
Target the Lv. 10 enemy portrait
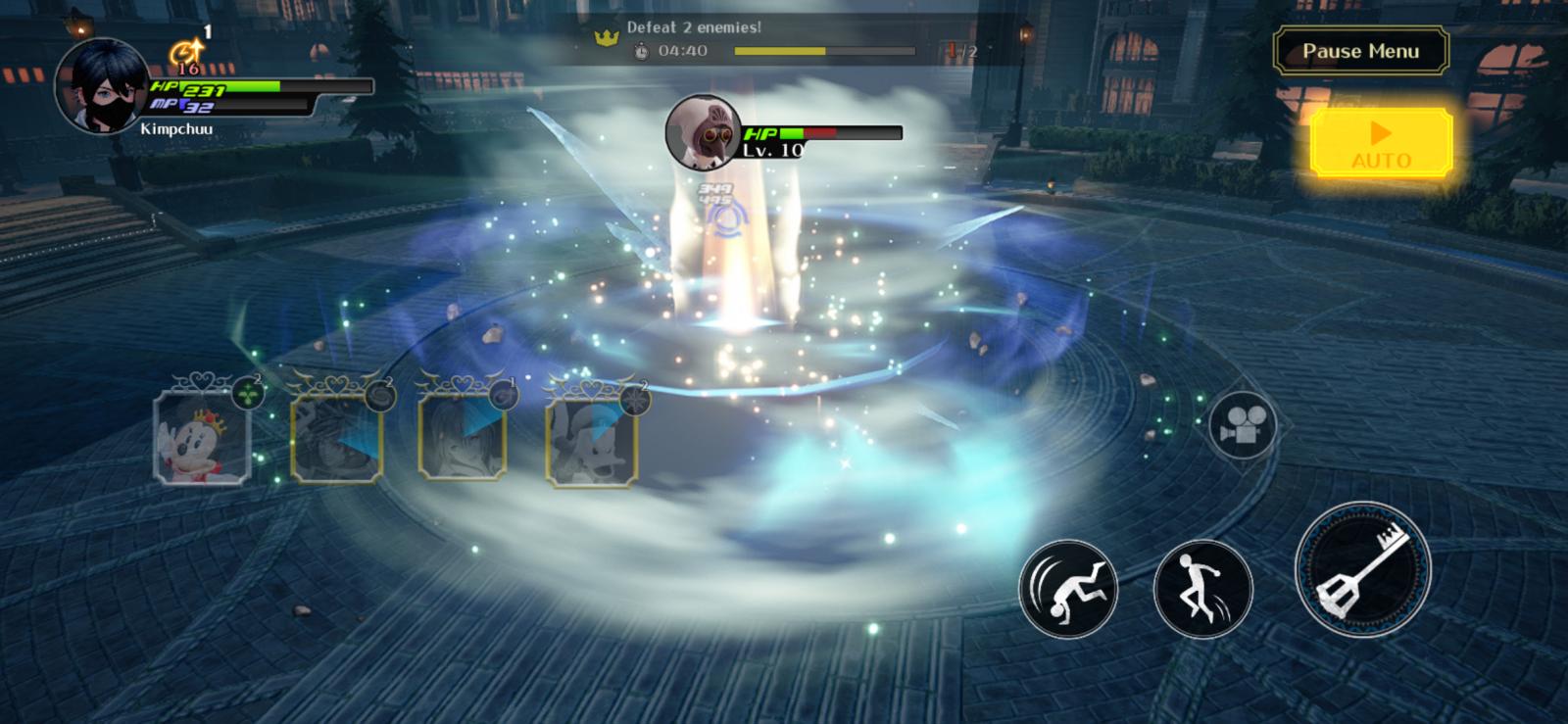tap(703, 131)
